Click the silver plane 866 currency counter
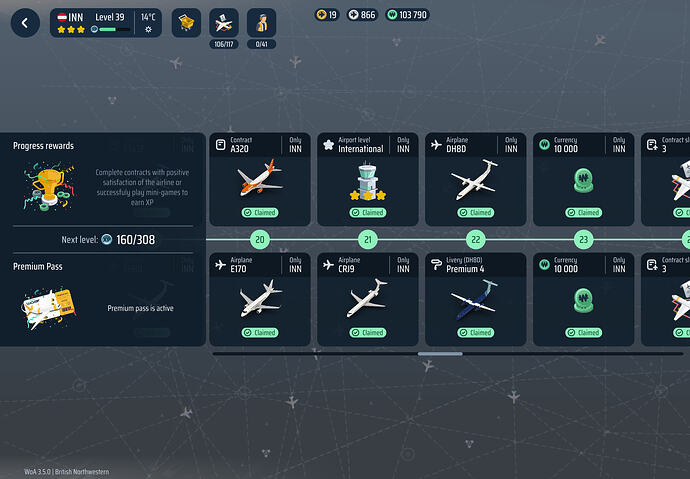 [361, 15]
